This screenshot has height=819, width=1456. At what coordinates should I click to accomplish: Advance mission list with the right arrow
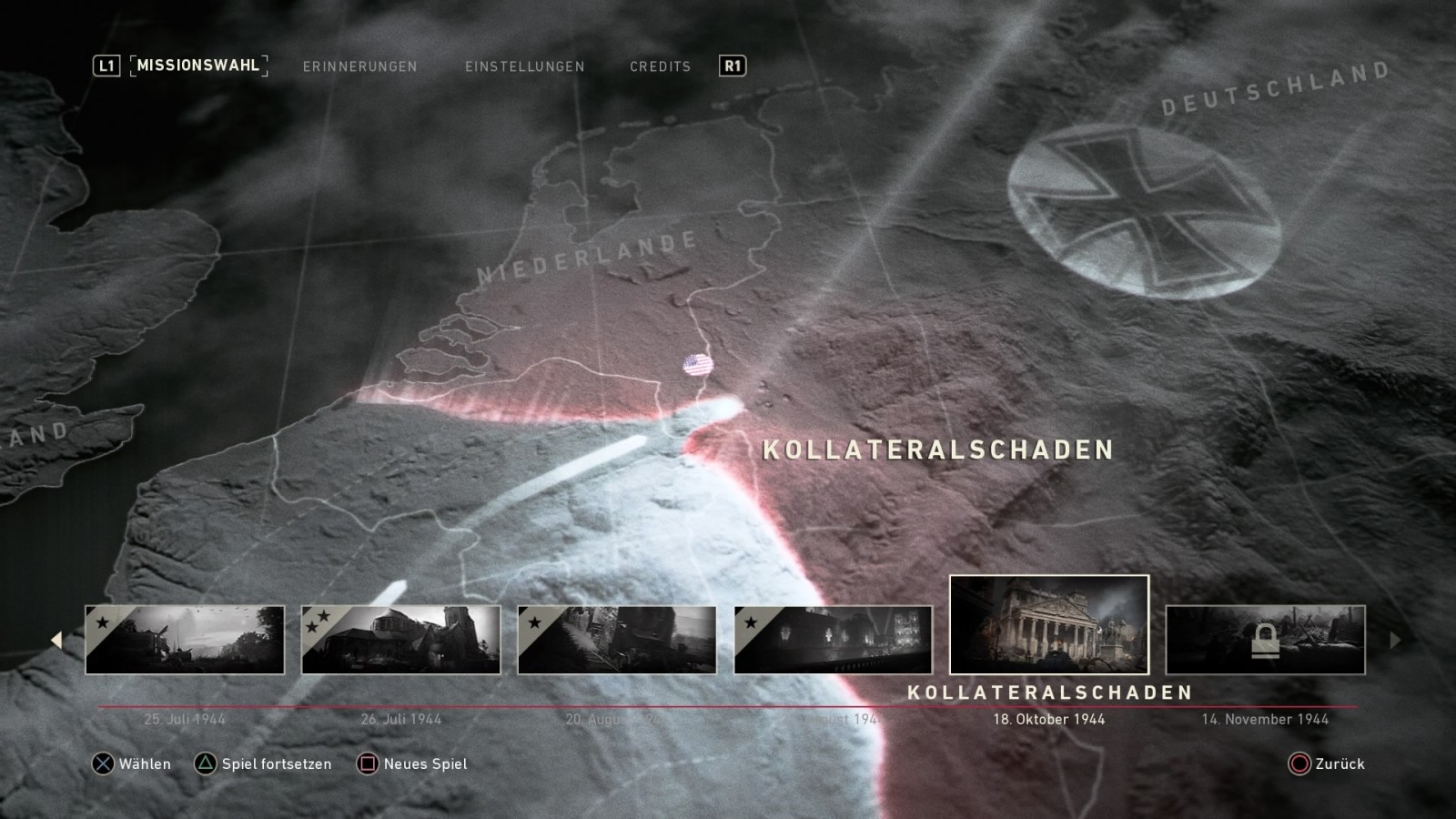click(1395, 640)
